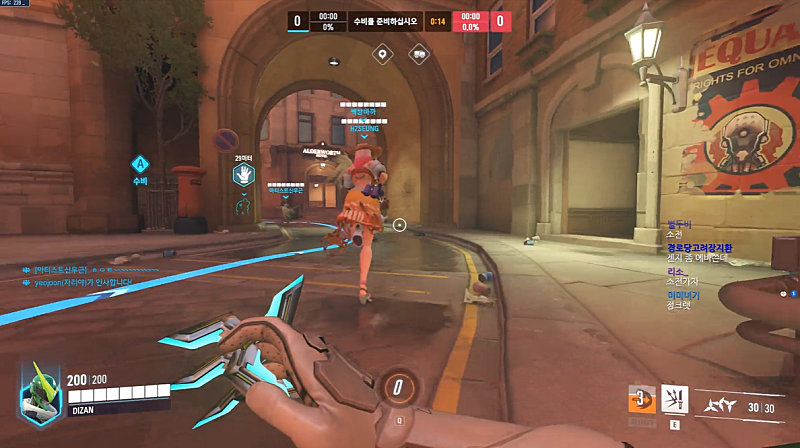
Task: Select the payload truck objective icon
Action: tap(419, 55)
